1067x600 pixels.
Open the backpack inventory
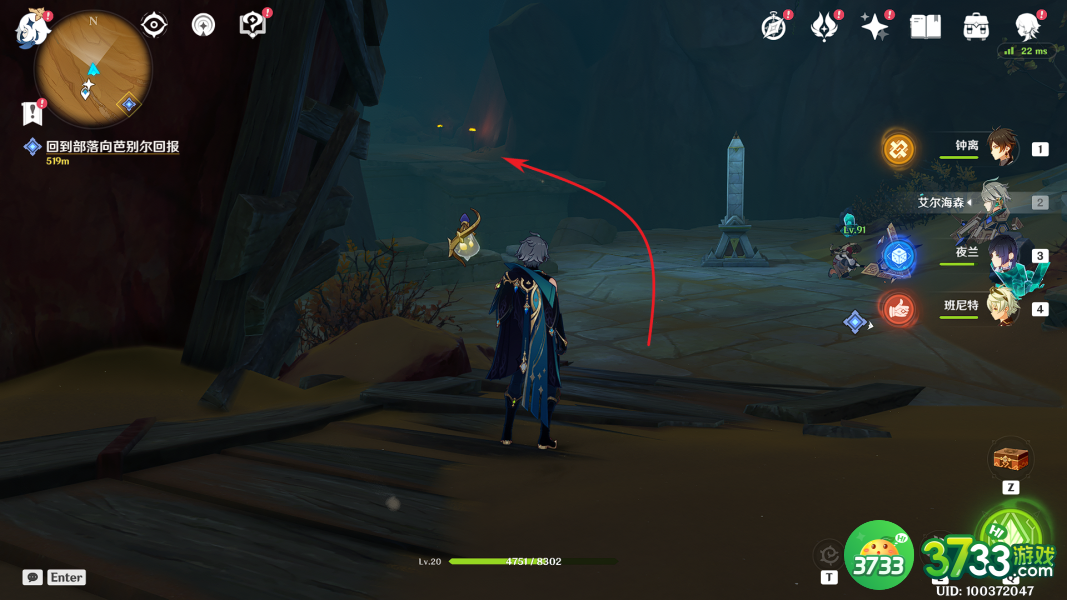tap(976, 27)
